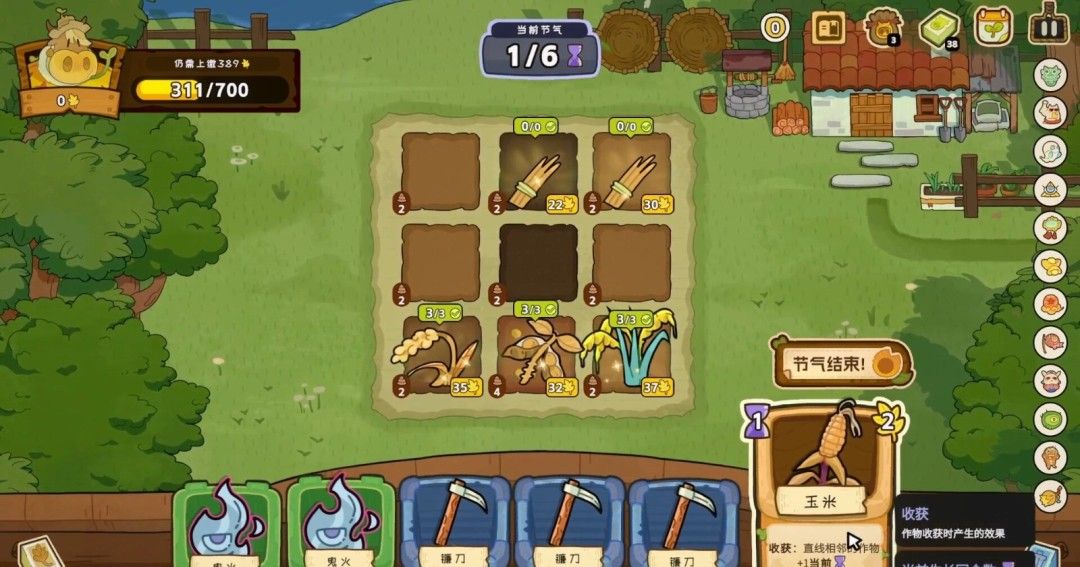Pause the game with the pause button
This screenshot has height=567, width=1080.
click(x=1048, y=26)
